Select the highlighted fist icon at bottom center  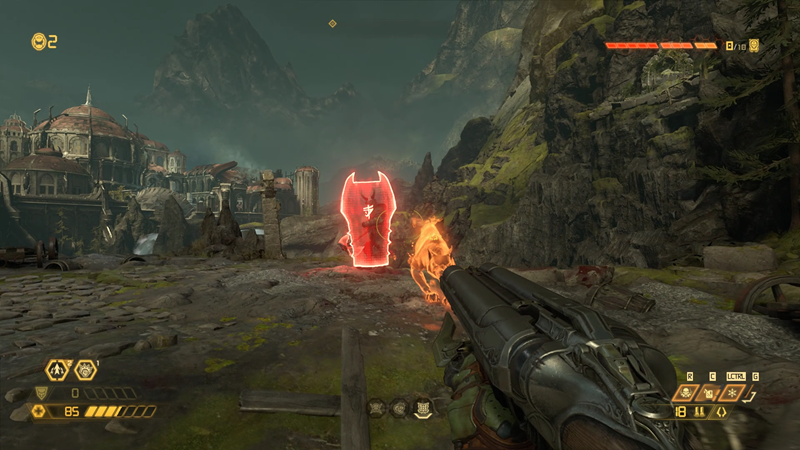423,407
